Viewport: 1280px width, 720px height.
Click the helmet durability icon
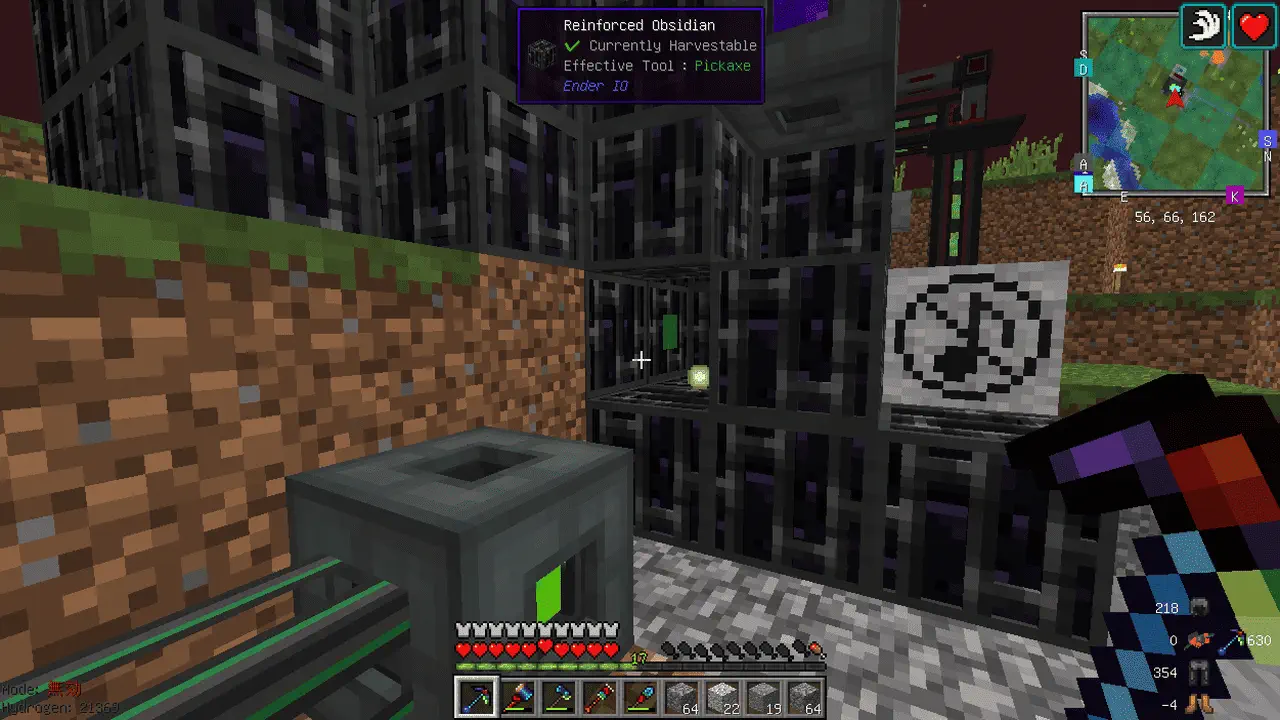[x=1201, y=607]
